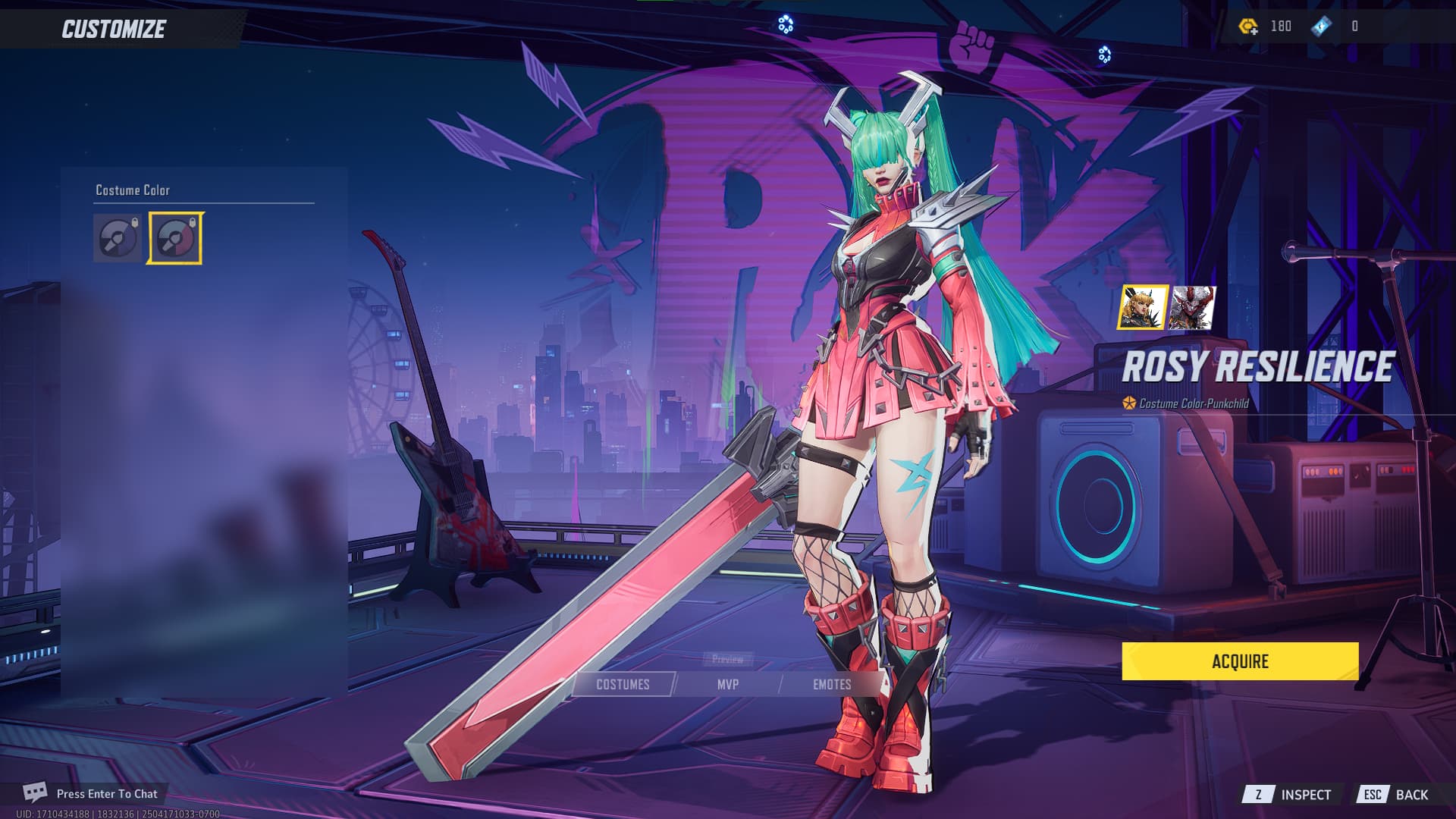Open the chat box
The width and height of the screenshot is (1456, 819).
tap(91, 793)
